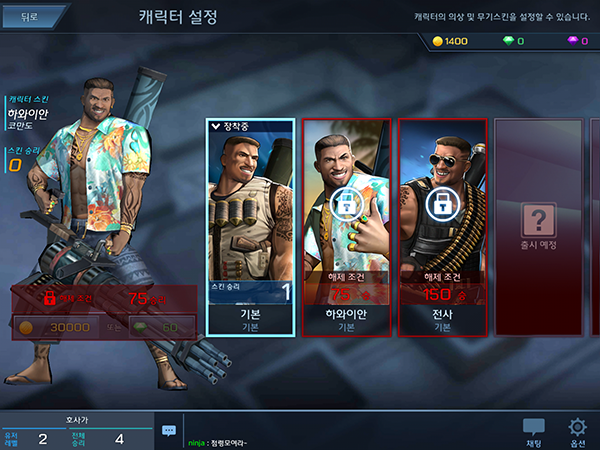
Task: Open the 채팅 chat panel
Action: [534, 432]
